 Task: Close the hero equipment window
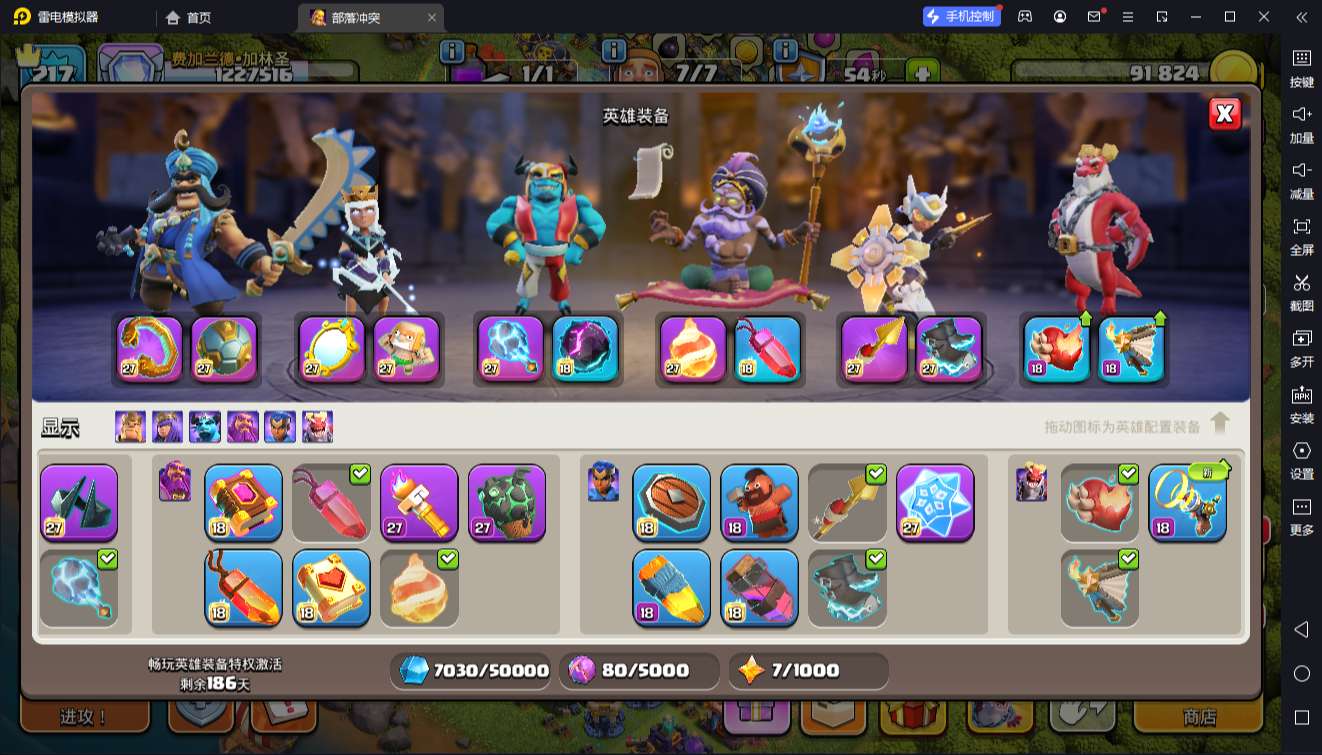click(x=1225, y=114)
